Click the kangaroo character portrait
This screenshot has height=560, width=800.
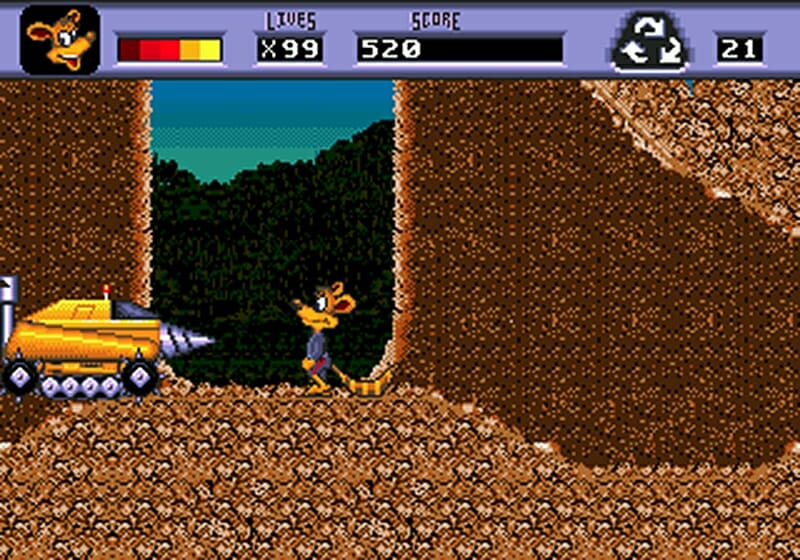[x=60, y=40]
